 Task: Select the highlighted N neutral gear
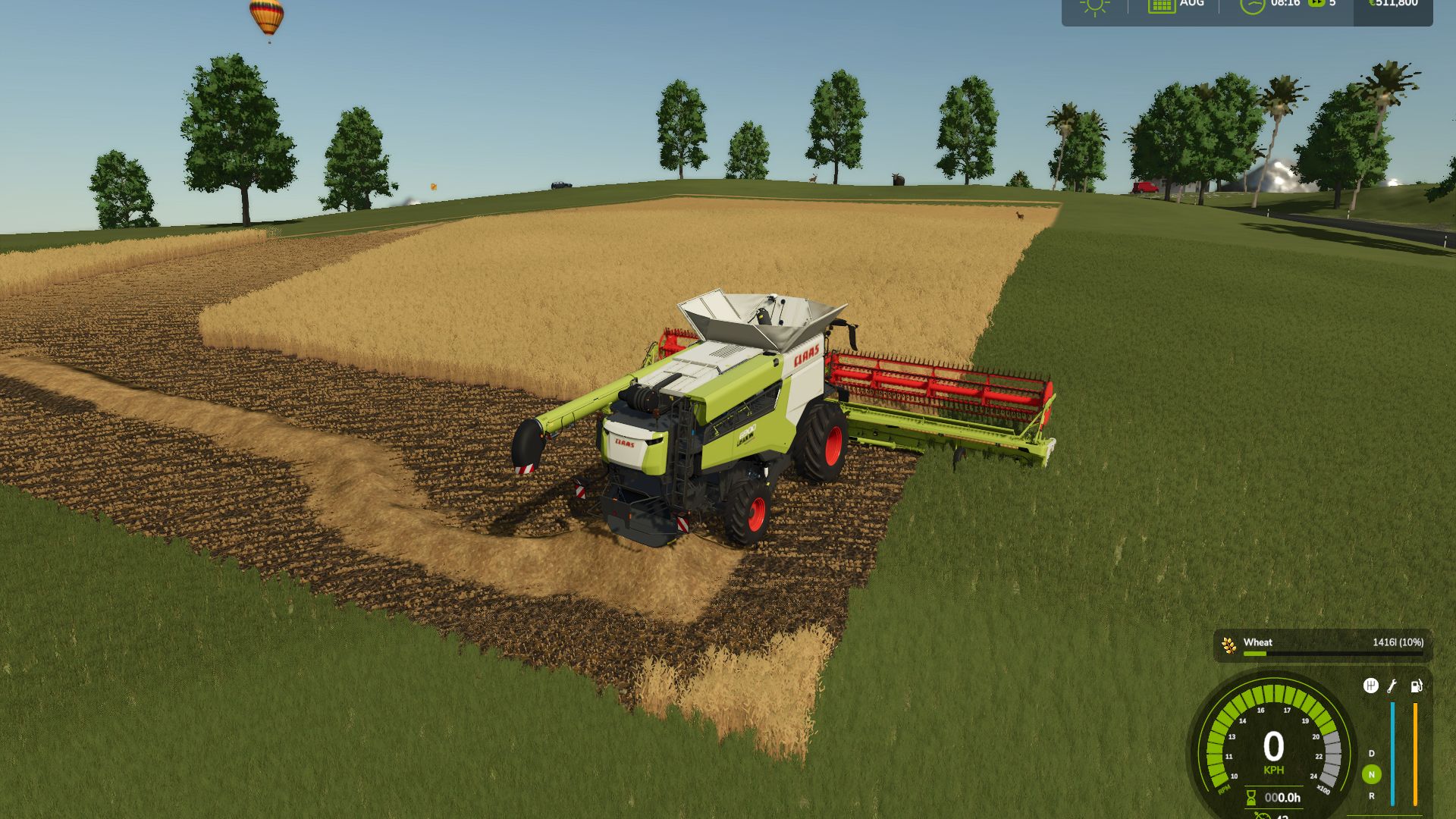click(1371, 774)
